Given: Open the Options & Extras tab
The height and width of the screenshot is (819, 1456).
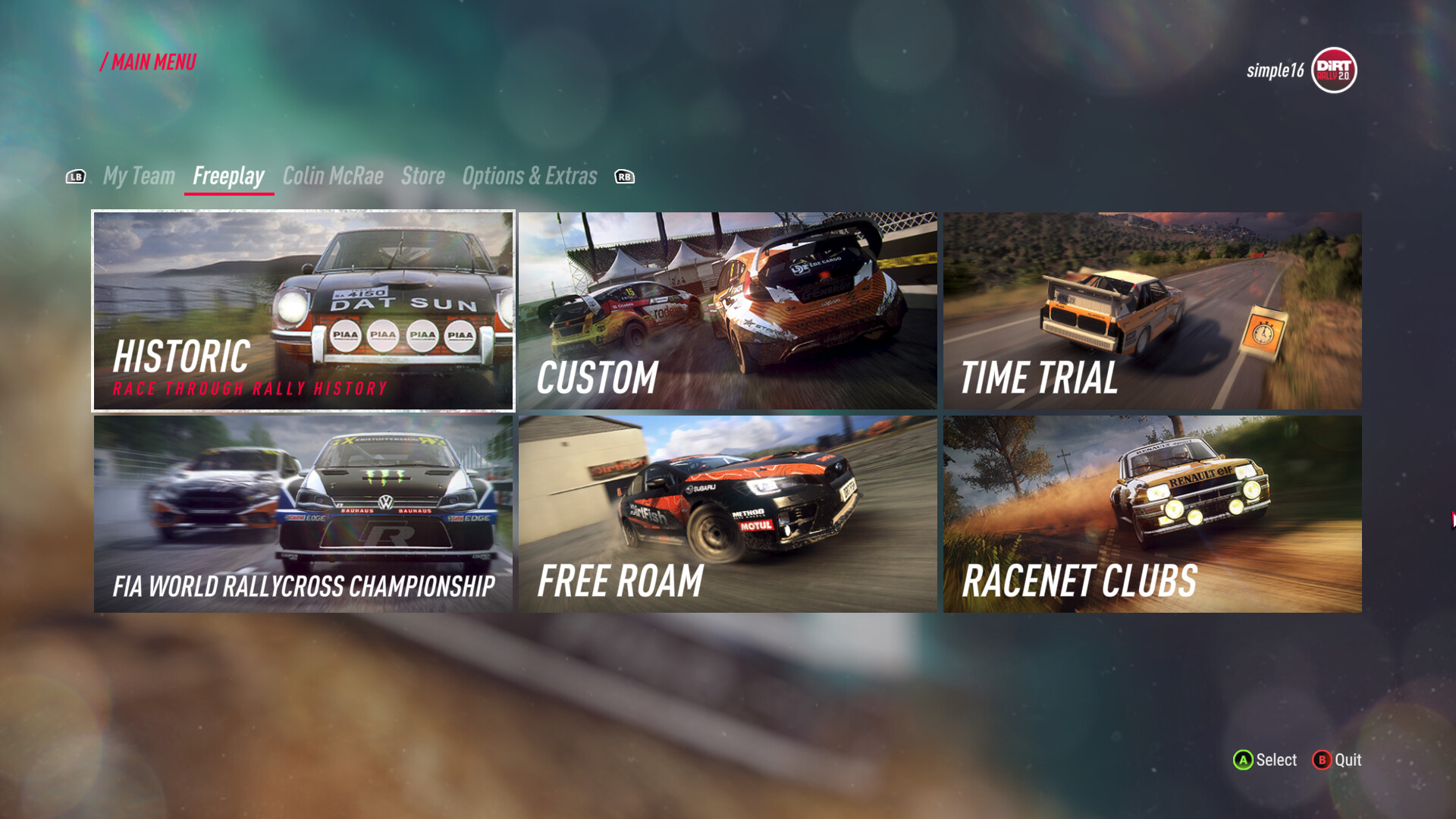Looking at the screenshot, I should tap(529, 176).
